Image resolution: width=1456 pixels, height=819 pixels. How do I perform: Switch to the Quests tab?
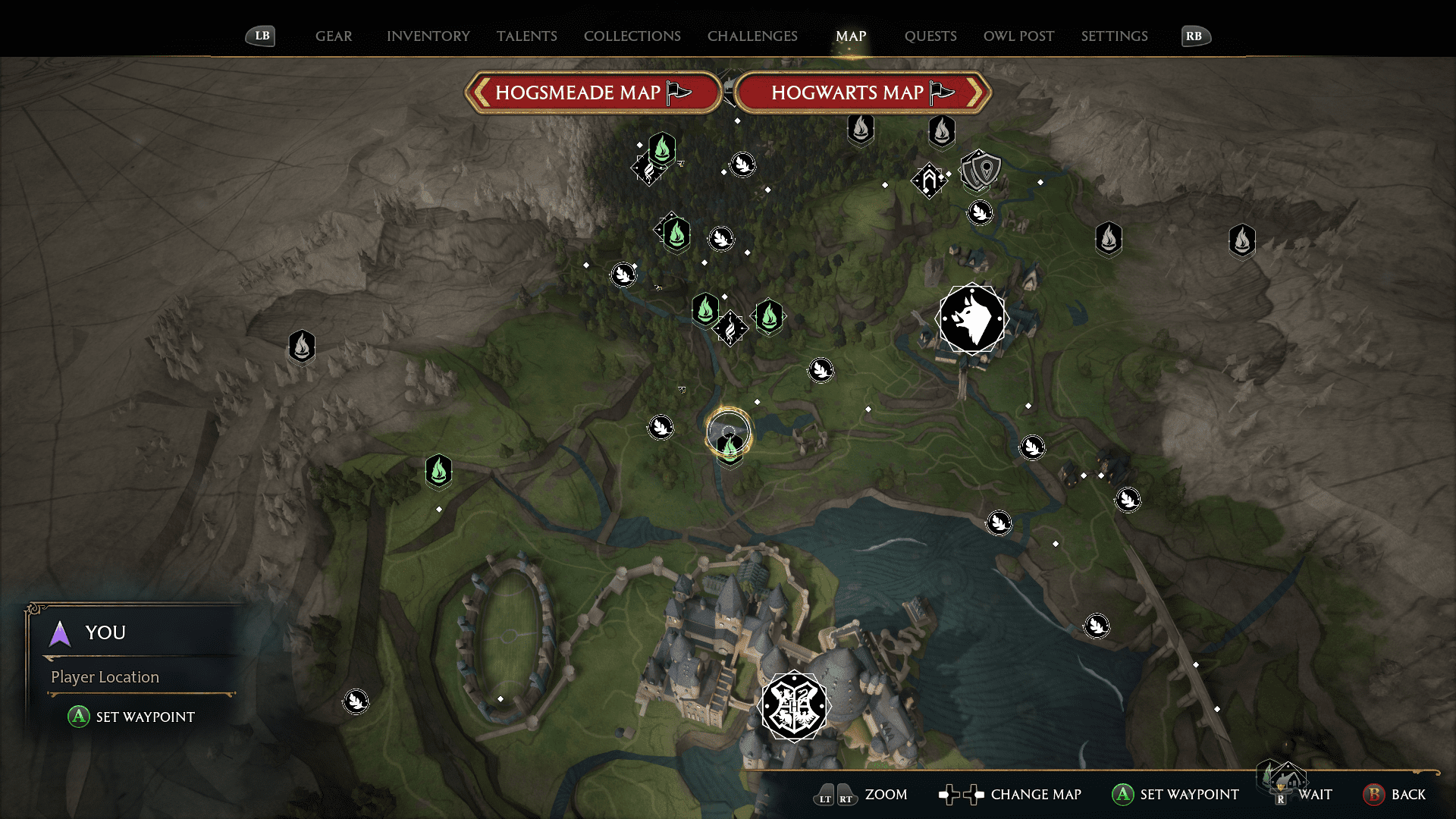(930, 36)
